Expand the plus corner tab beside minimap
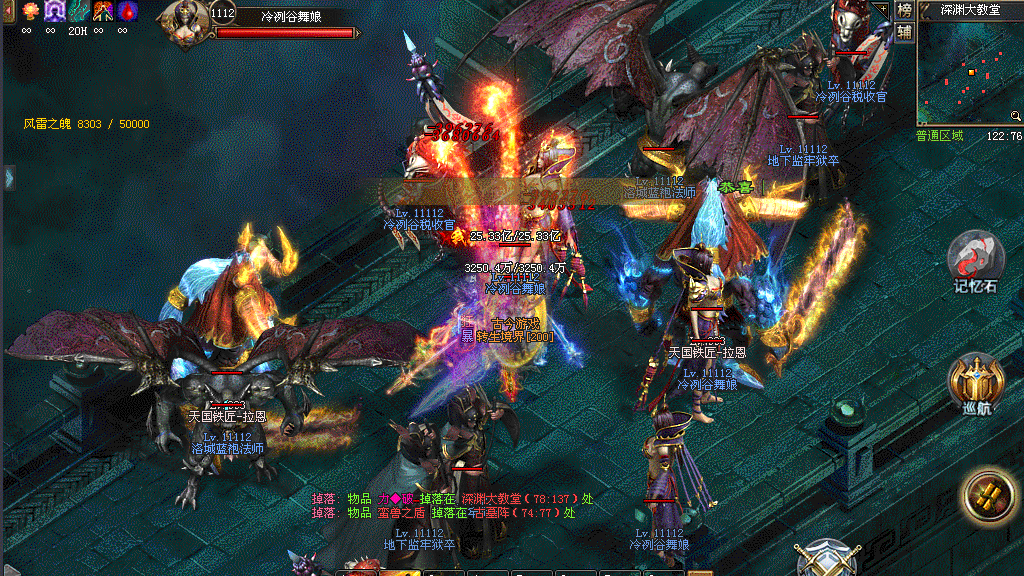The image size is (1024, 576). (x=881, y=8)
